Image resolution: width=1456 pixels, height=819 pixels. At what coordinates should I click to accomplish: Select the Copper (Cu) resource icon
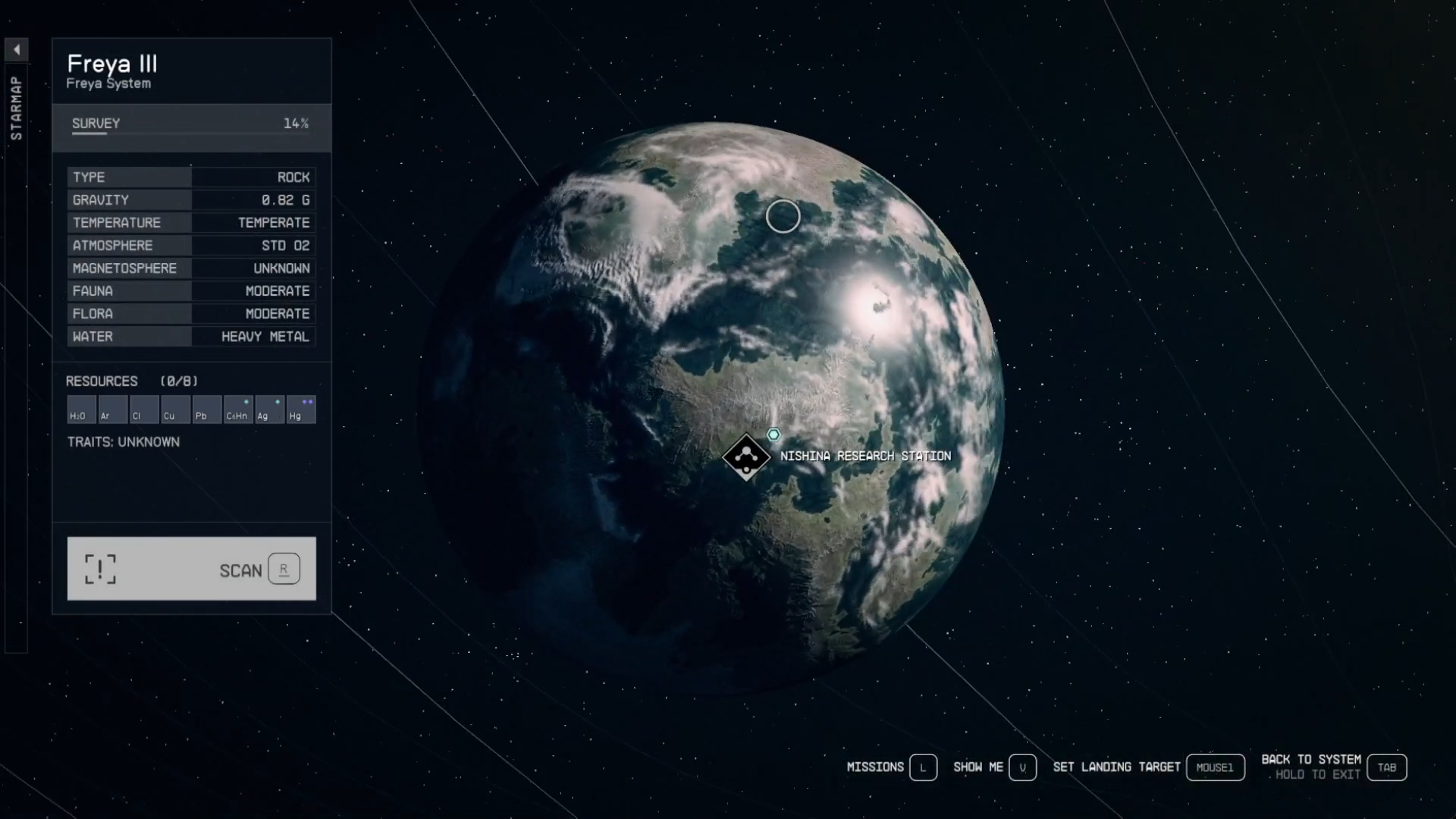[175, 409]
